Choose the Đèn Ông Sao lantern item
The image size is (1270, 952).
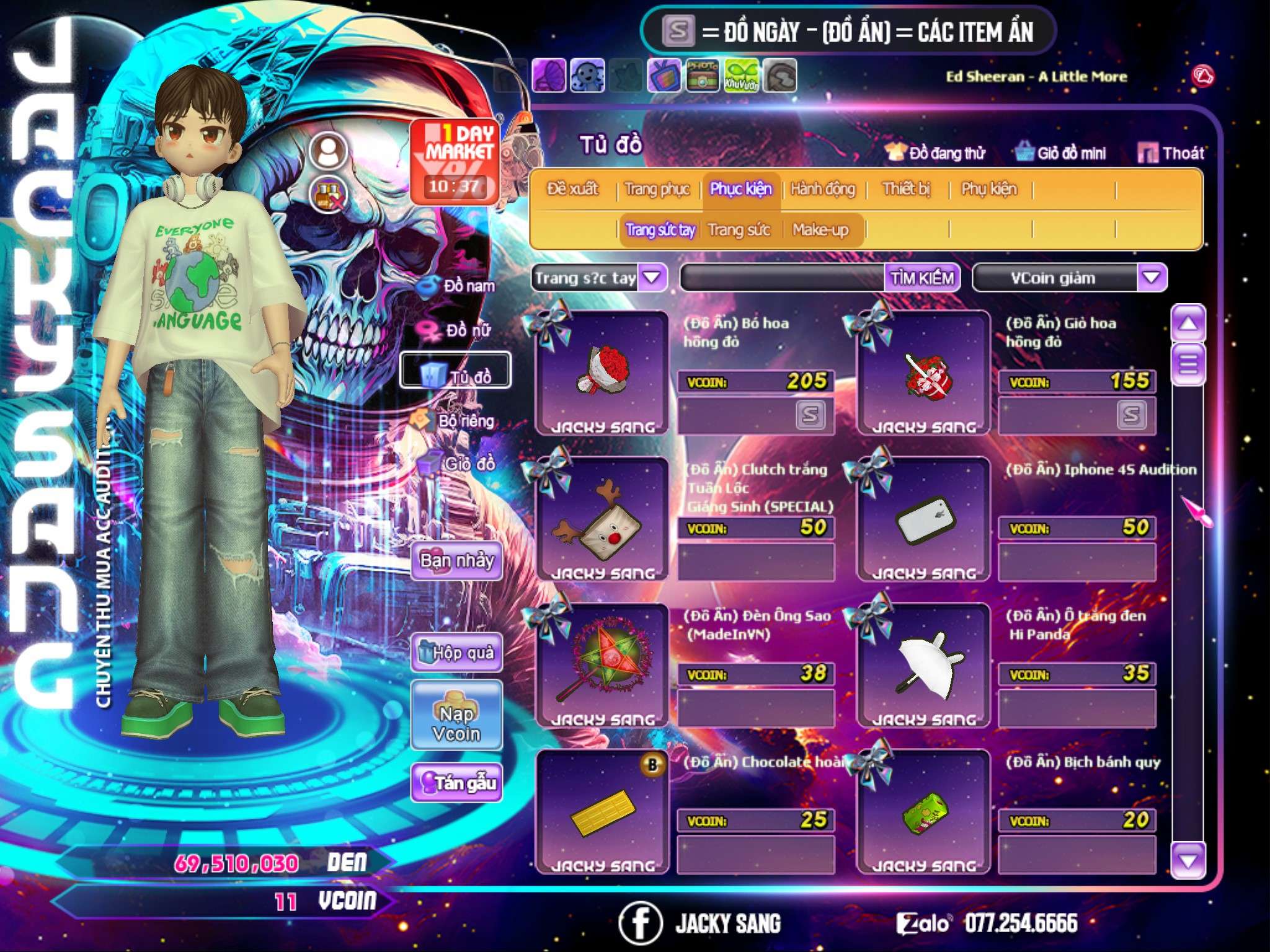602,664
